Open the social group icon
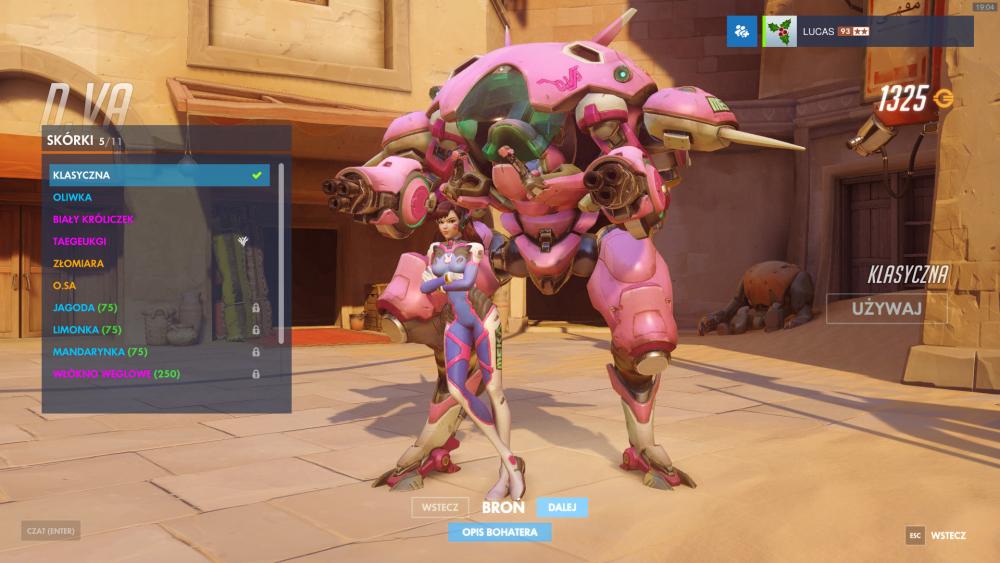This screenshot has width=1000, height=563. point(742,31)
